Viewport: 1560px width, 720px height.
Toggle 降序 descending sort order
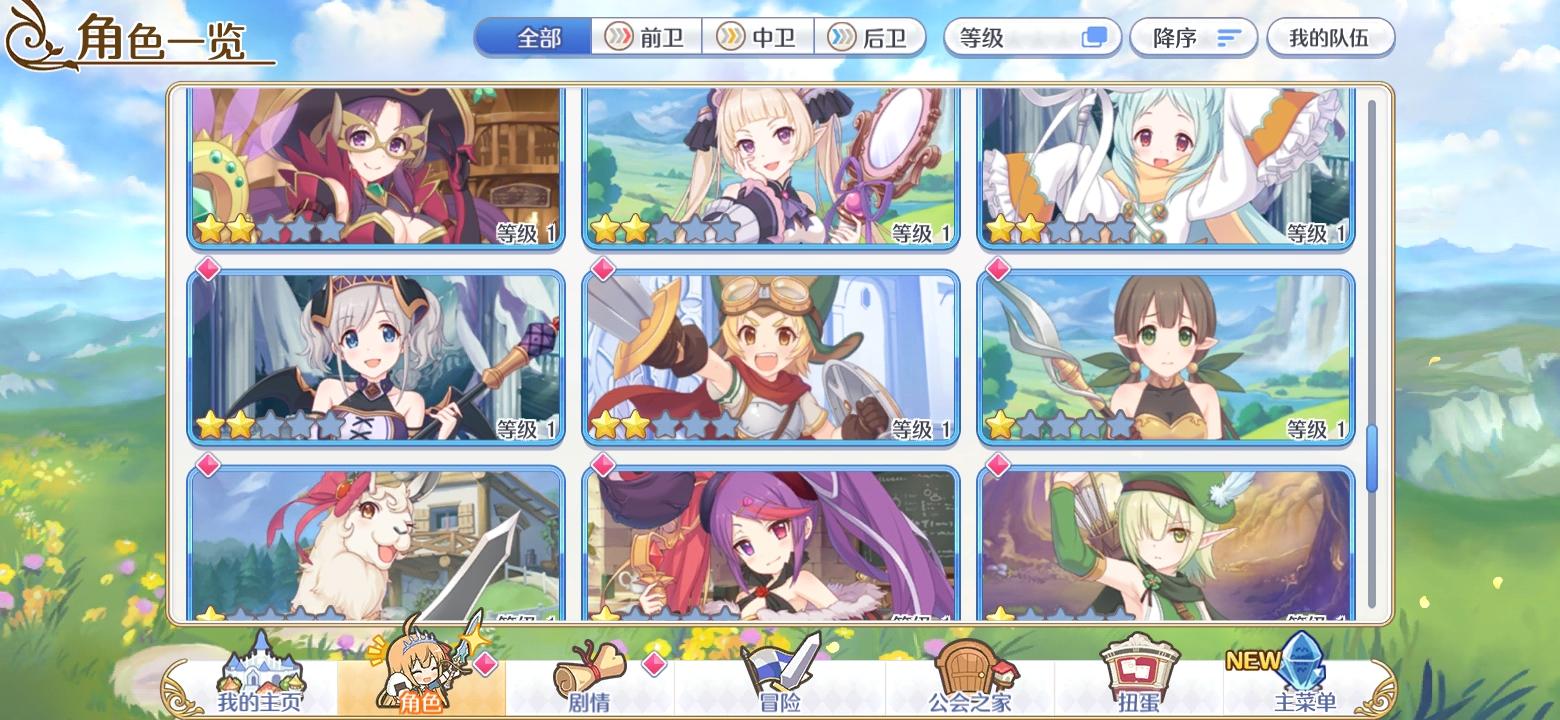pyautogui.click(x=1193, y=36)
